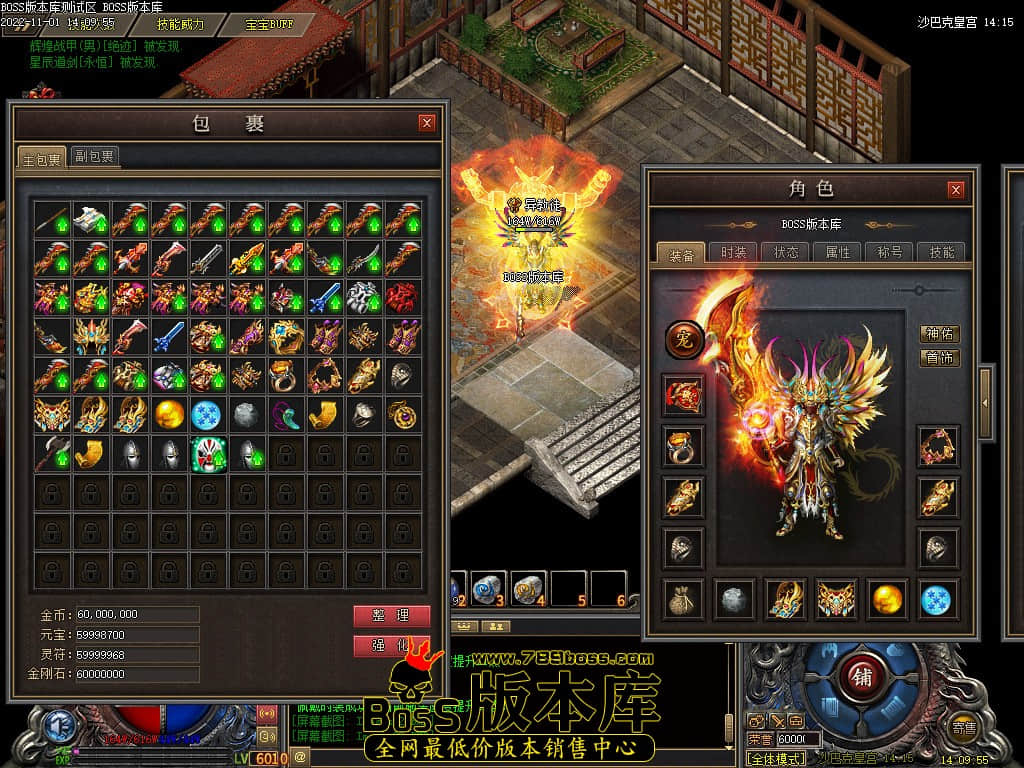Click the 神佑 button
The image size is (1024, 768).
click(939, 334)
